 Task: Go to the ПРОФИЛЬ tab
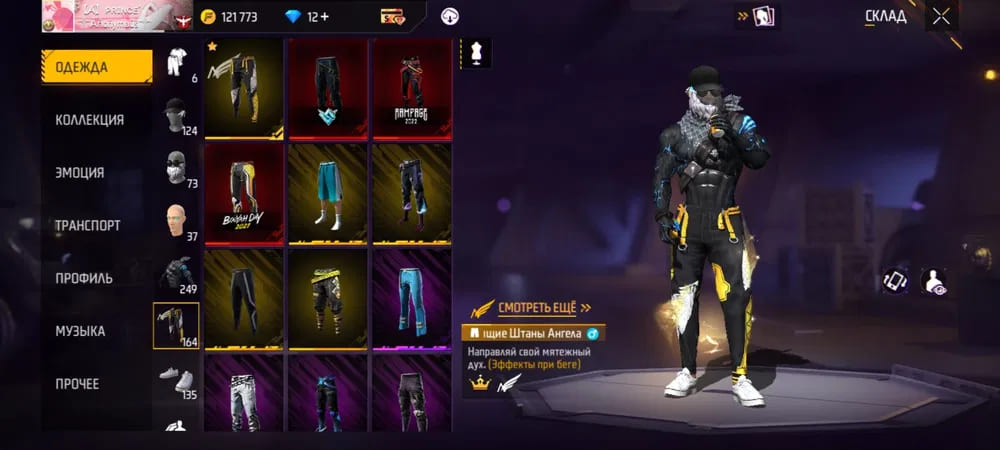click(84, 278)
